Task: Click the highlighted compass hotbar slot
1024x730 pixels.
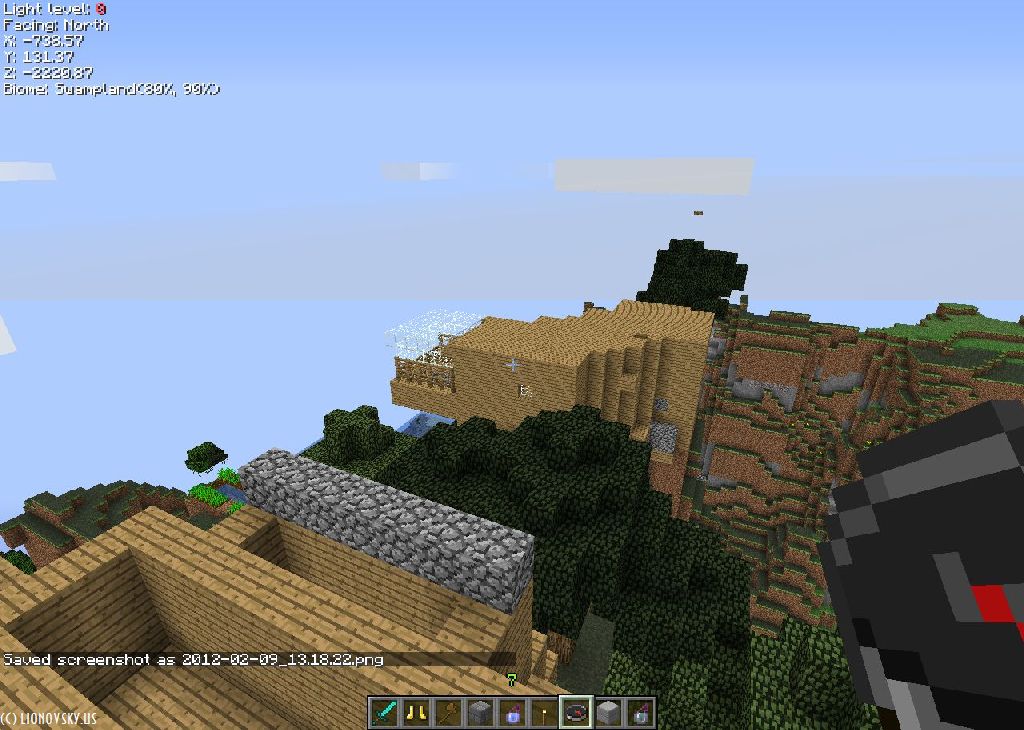Action: coord(576,713)
